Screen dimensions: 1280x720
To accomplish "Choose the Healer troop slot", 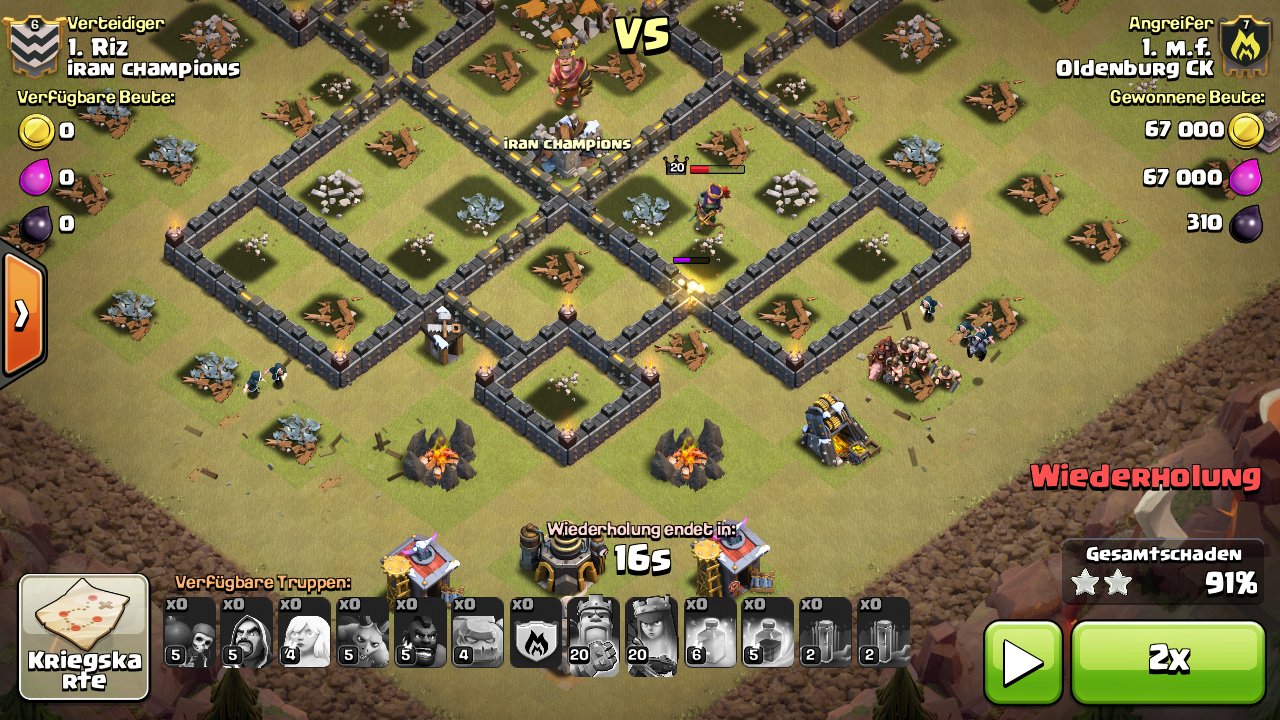I will click(x=304, y=633).
